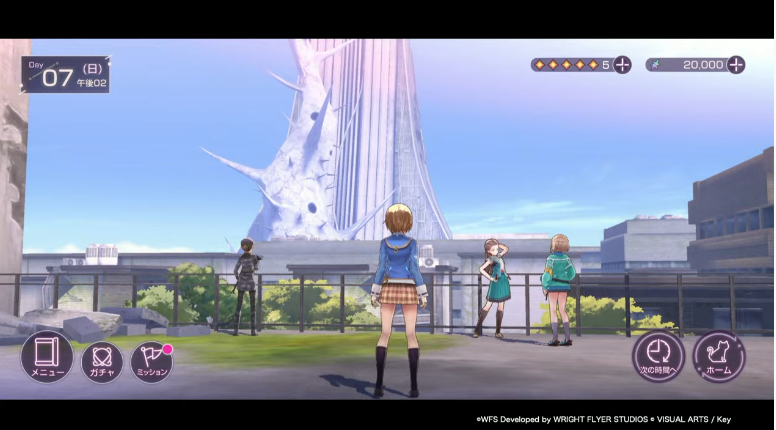The width and height of the screenshot is (776, 430).
Task: Add currency via the 20,000 plus button
Action: coord(736,65)
